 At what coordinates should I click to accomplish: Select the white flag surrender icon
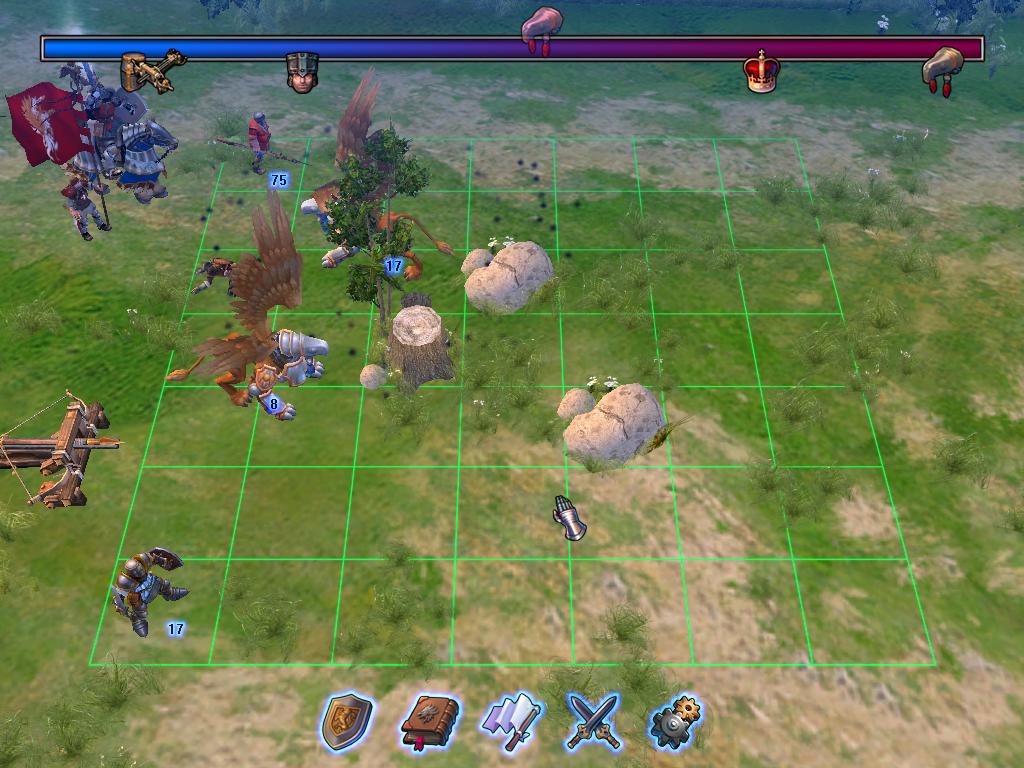[x=511, y=720]
